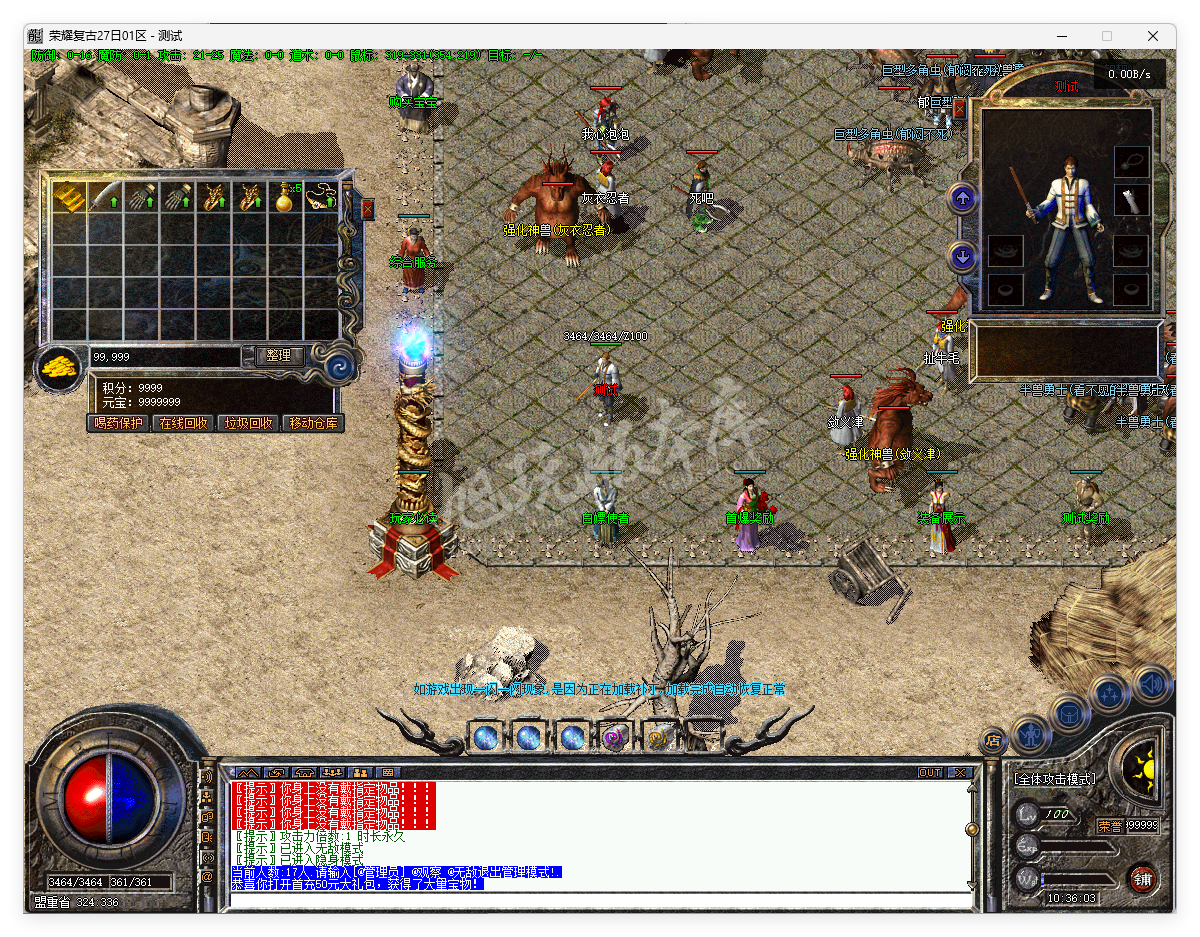This screenshot has height=937, width=1200.
Task: Activate the purple swirl skill on the hotbar
Action: pos(614,738)
